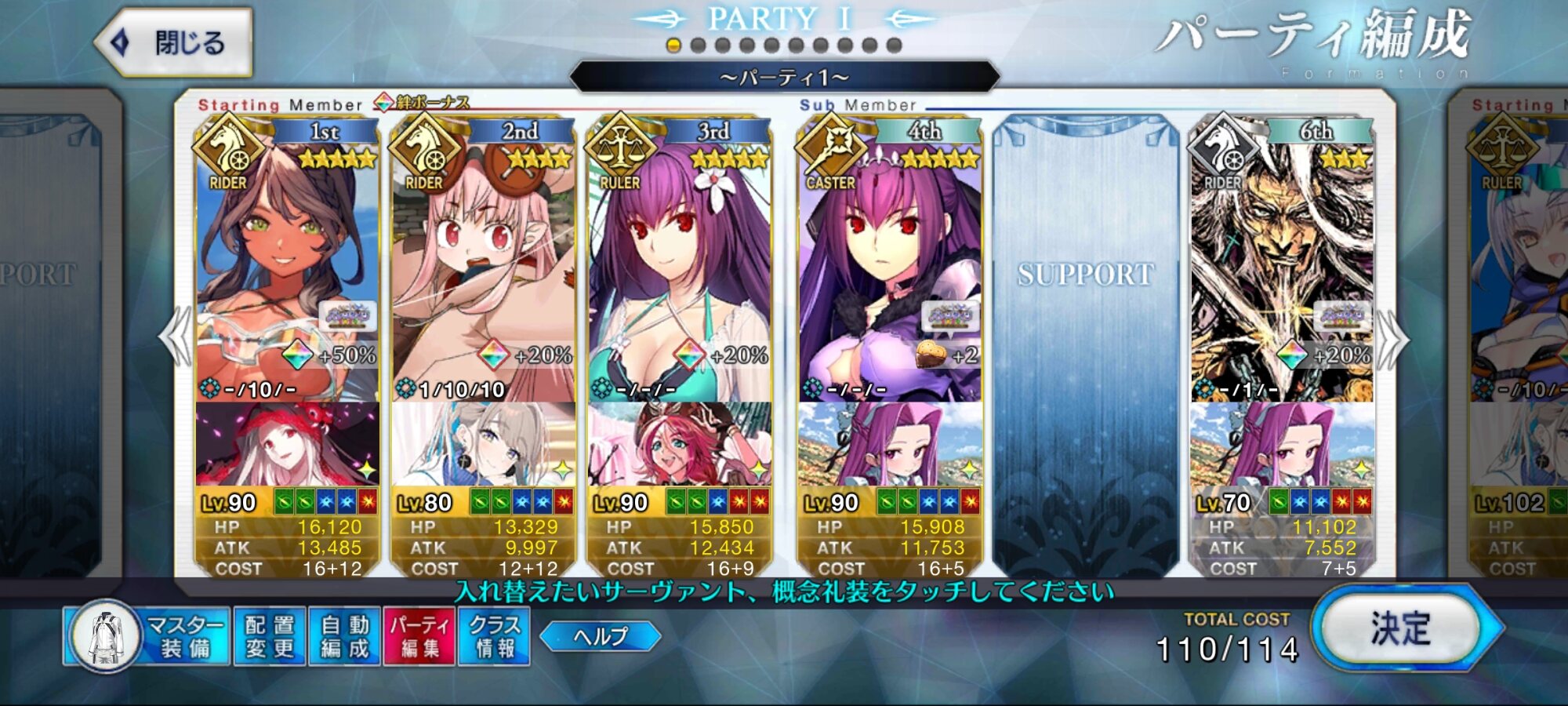Open Master equipment (マスター装備)
This screenshot has width=1568, height=706.
[x=147, y=636]
